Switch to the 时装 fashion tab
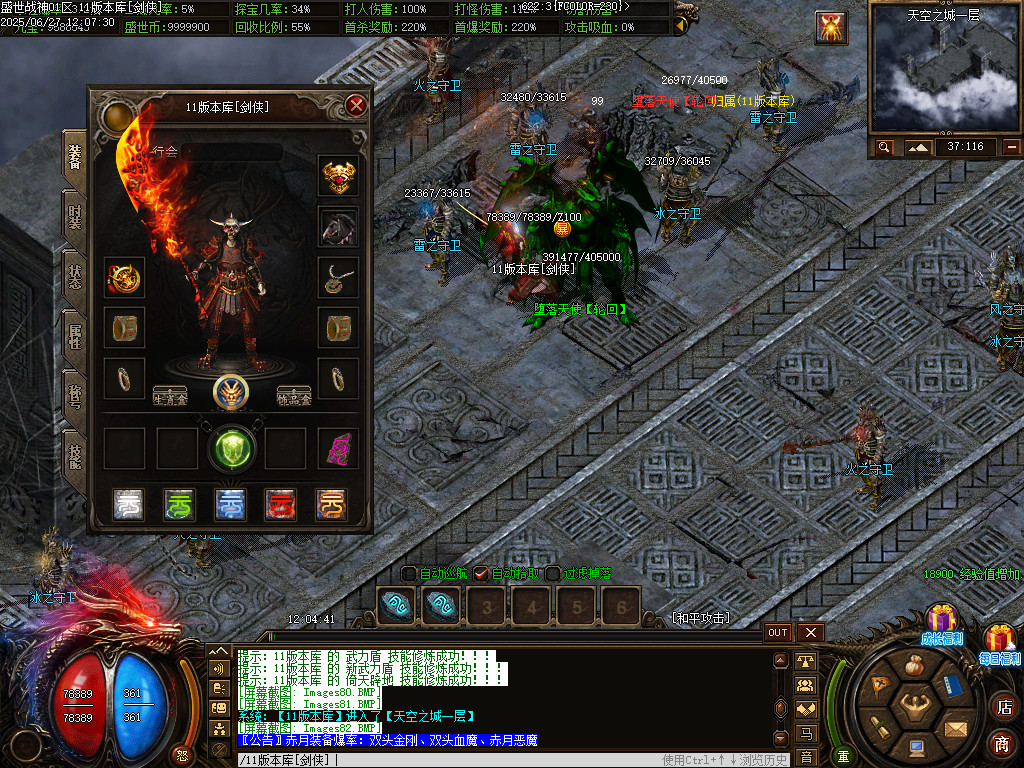Screen dimensions: 1024x768 (75, 216)
